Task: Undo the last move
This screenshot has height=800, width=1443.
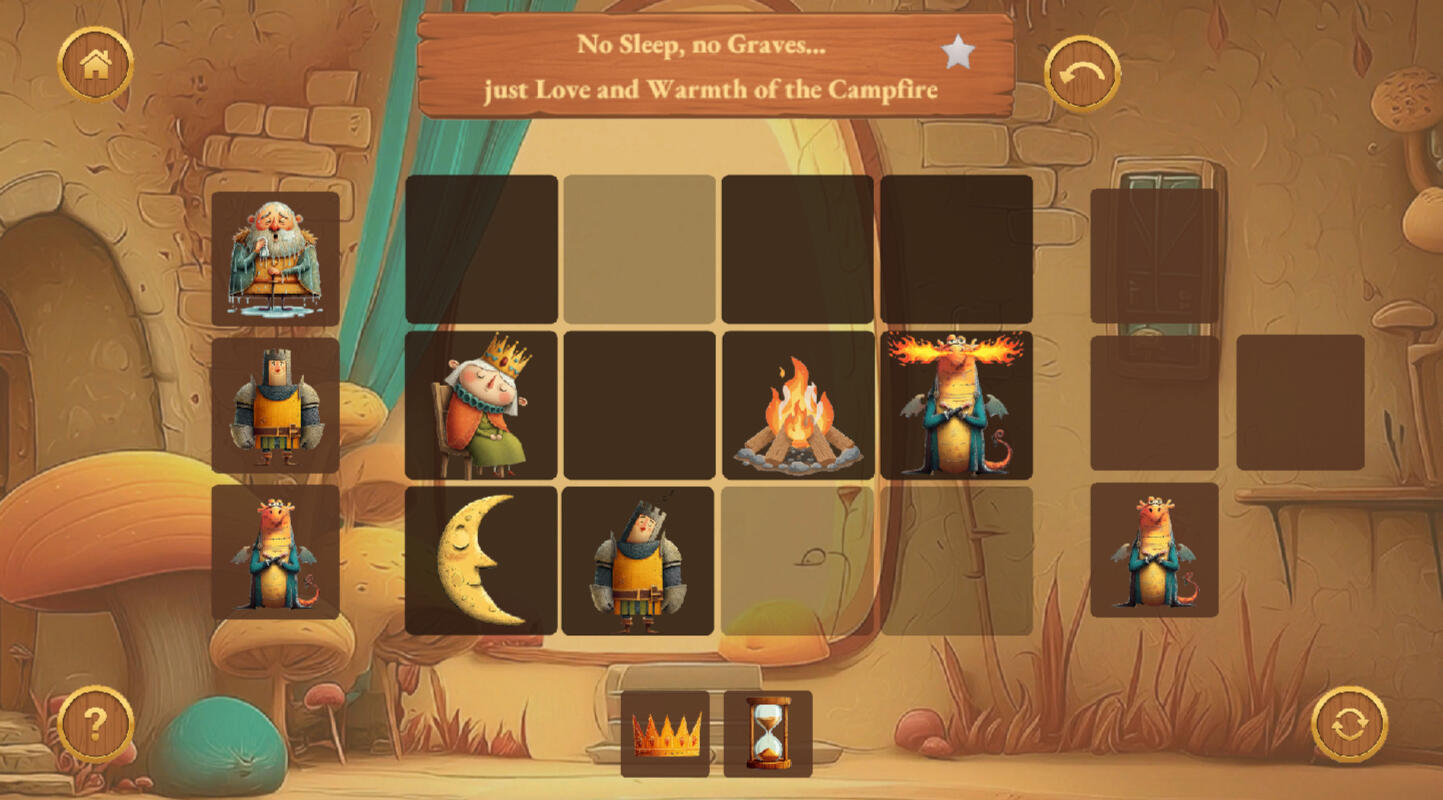Action: pyautogui.click(x=1082, y=74)
